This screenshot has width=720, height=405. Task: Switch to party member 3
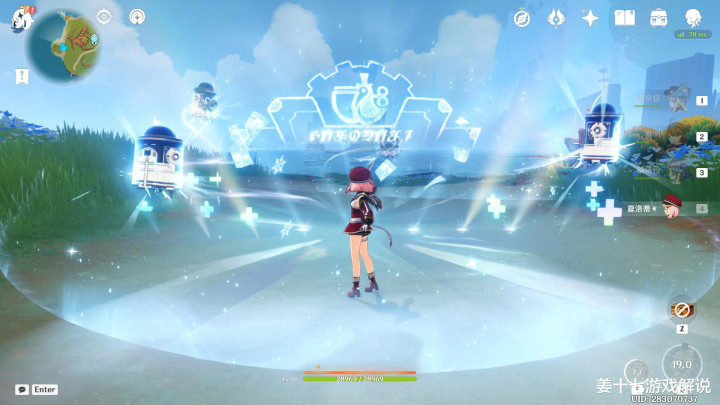pos(679,172)
